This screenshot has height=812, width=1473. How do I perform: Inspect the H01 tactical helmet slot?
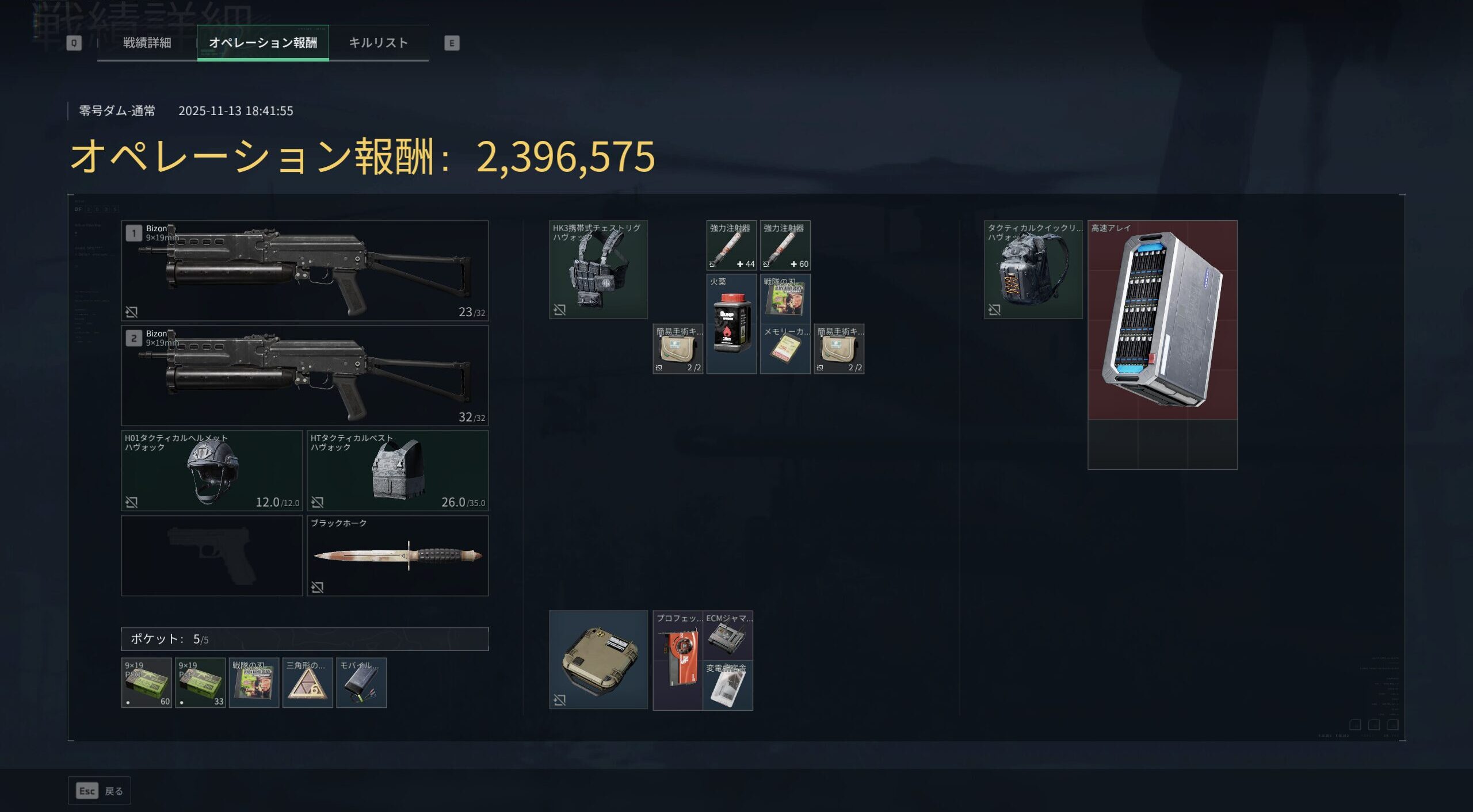click(212, 470)
